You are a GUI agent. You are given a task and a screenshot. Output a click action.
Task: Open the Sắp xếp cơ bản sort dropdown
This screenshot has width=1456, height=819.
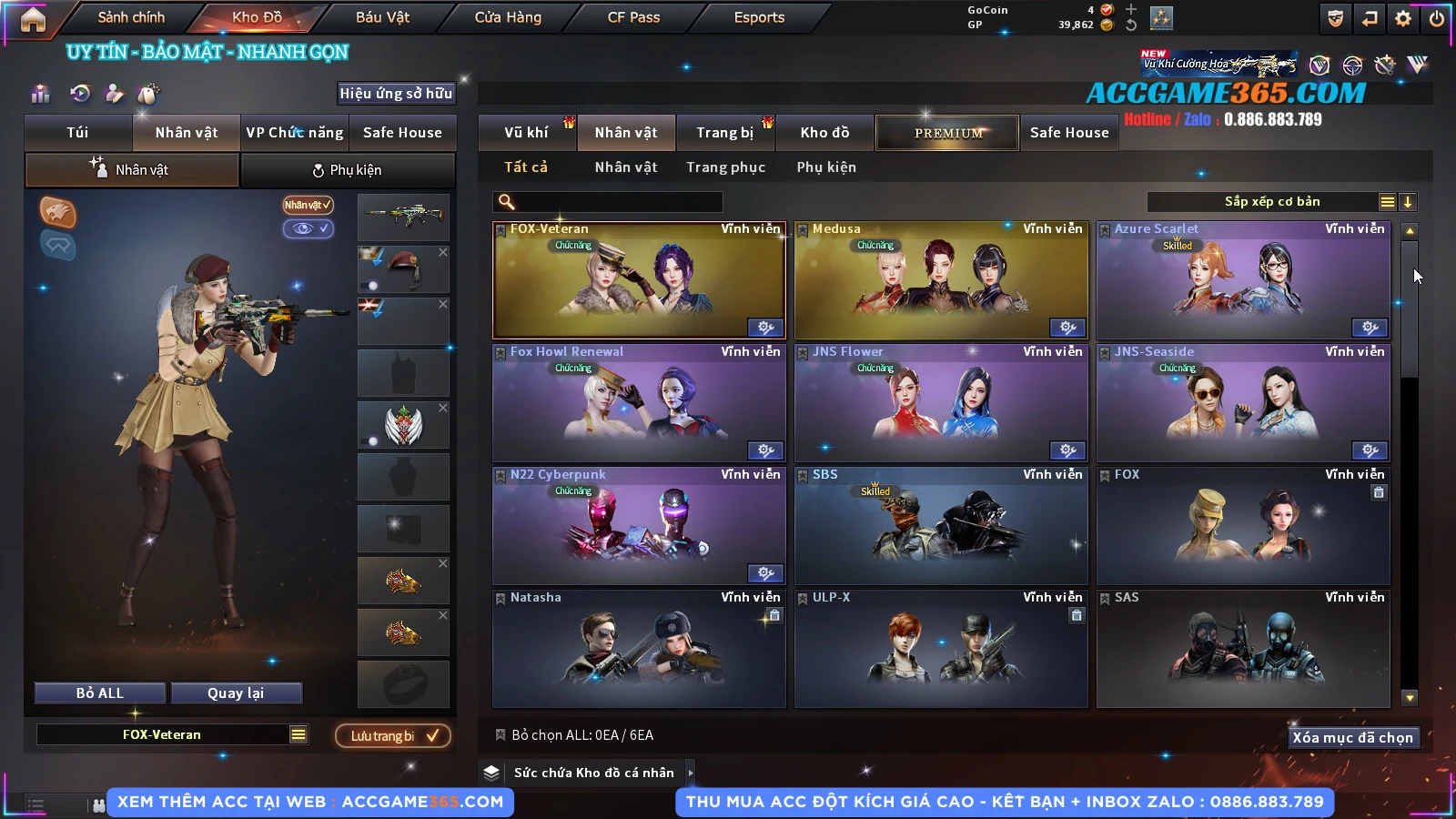point(1272,202)
